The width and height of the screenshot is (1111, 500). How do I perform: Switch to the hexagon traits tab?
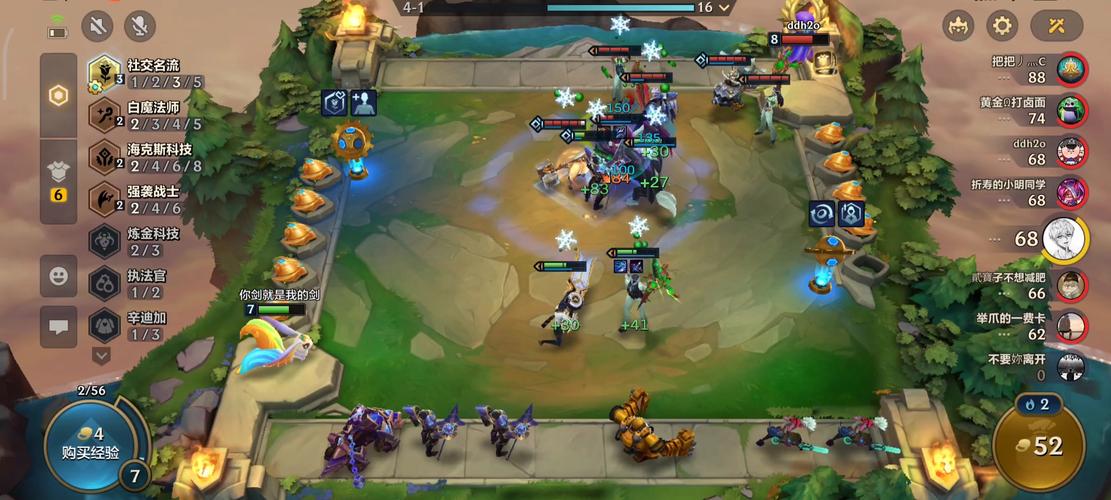pyautogui.click(x=59, y=96)
